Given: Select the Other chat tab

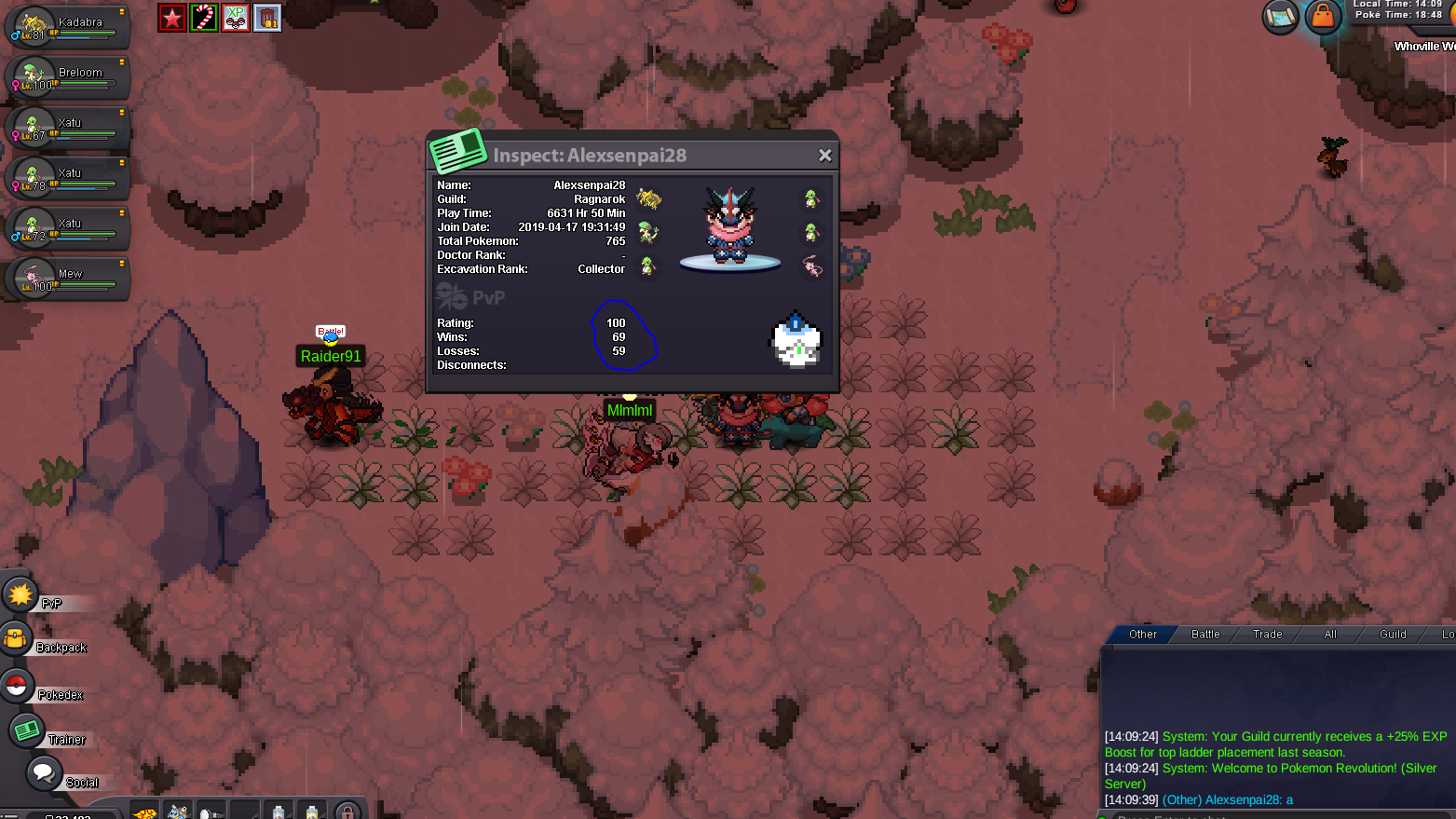Looking at the screenshot, I should [x=1143, y=635].
